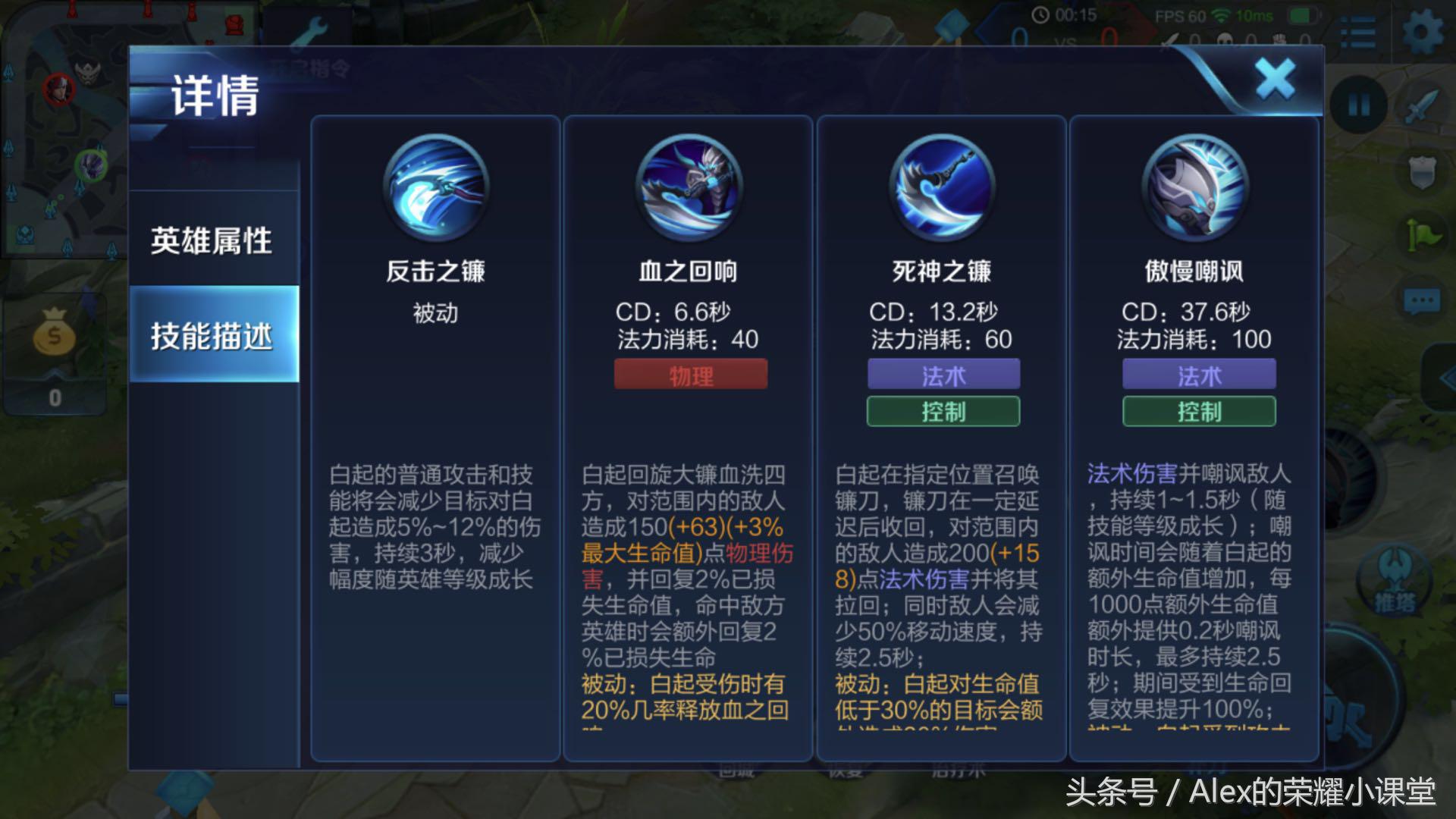Select the 血之回响 skill icon
This screenshot has width=1456, height=819.
tap(689, 190)
